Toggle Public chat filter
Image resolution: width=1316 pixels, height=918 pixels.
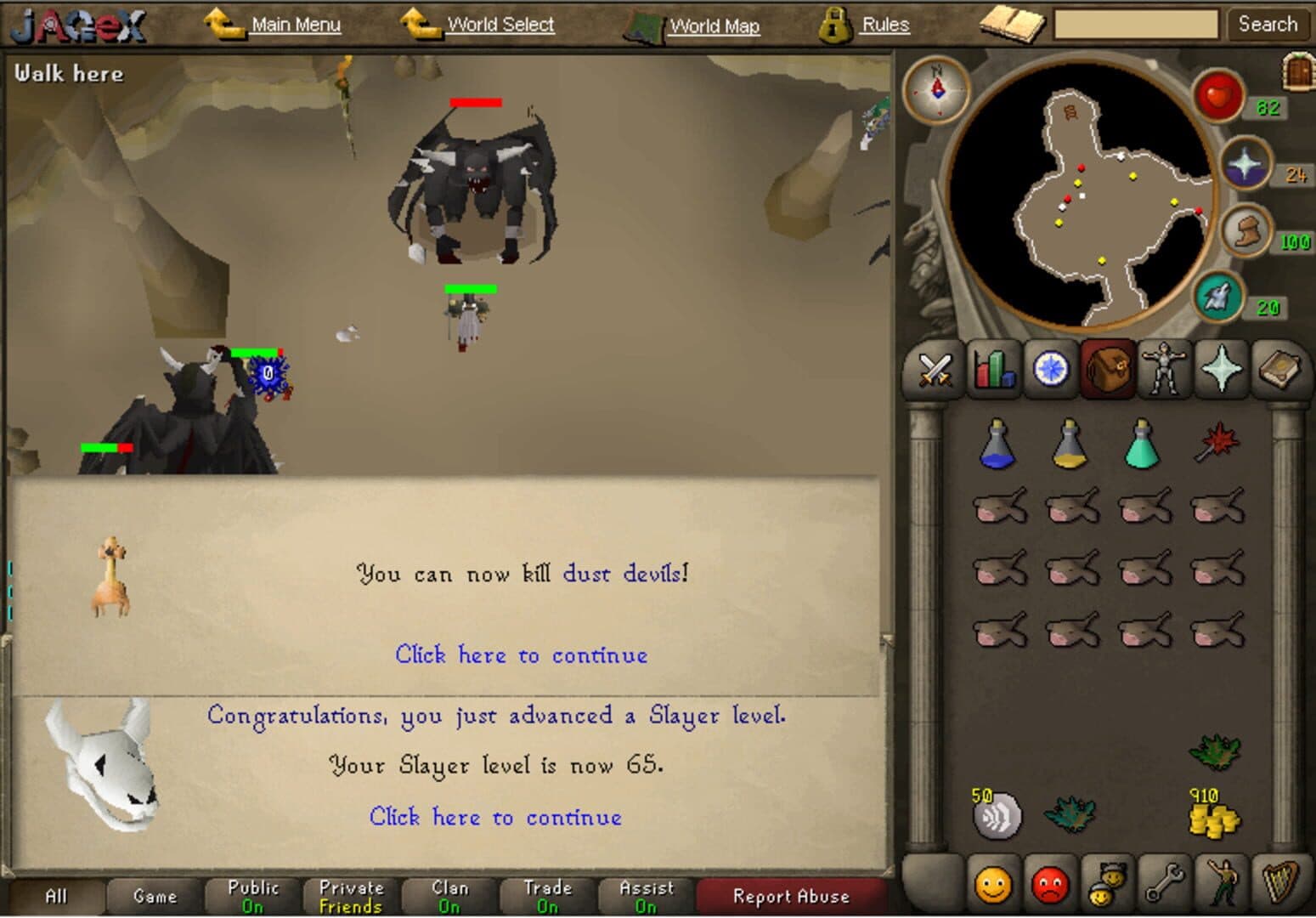pos(251,895)
